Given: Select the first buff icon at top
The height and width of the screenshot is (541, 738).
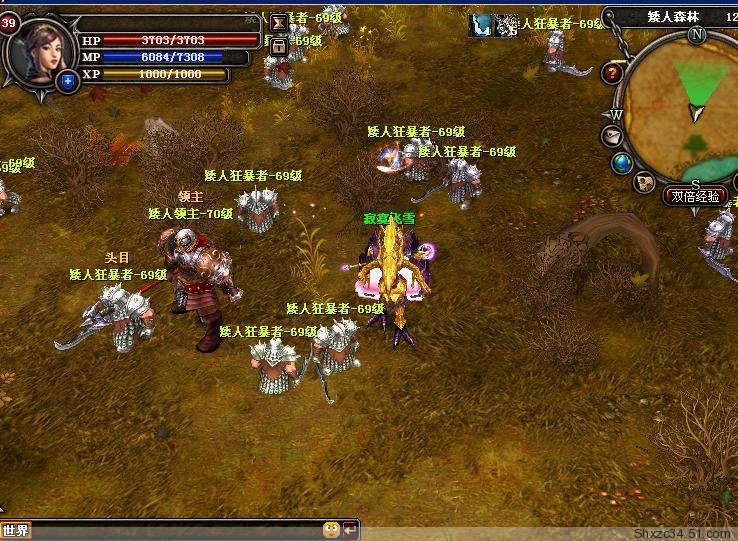Looking at the screenshot, I should [483, 25].
